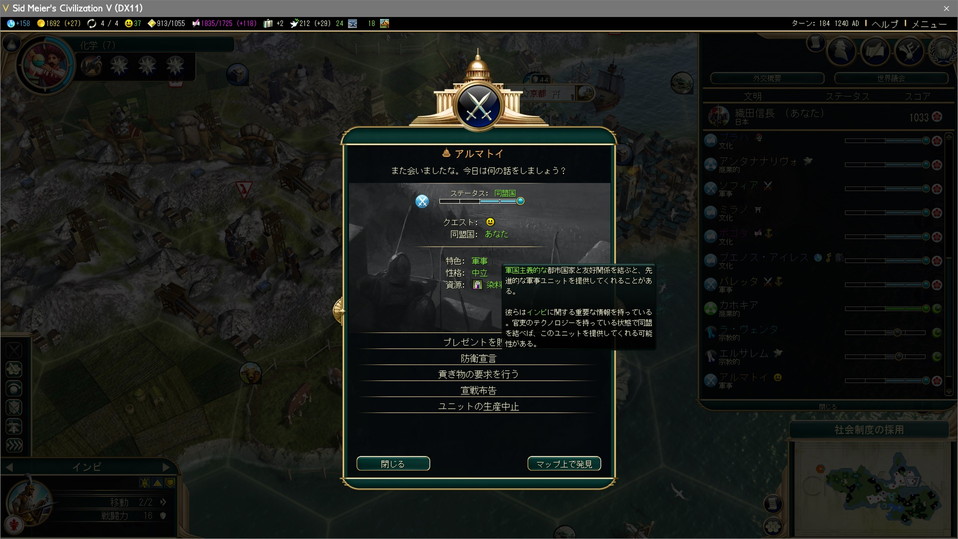Select ユニットの生産中止 option

[478, 406]
